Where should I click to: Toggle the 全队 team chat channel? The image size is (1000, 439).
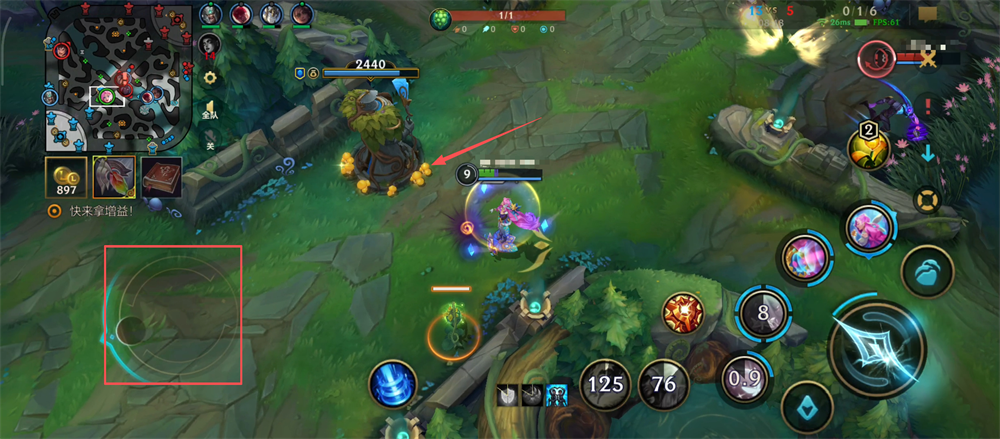coord(210,111)
